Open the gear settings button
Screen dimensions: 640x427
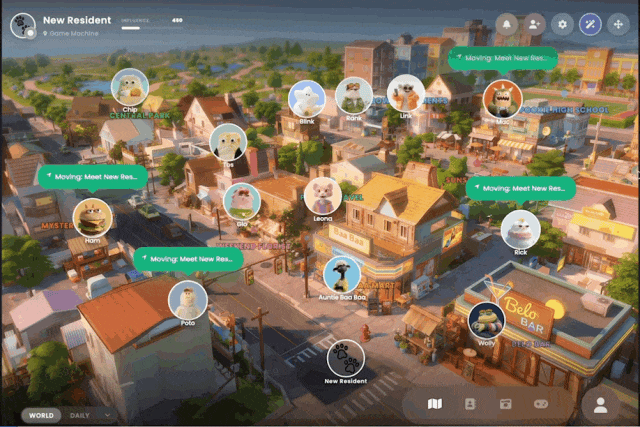(563, 24)
